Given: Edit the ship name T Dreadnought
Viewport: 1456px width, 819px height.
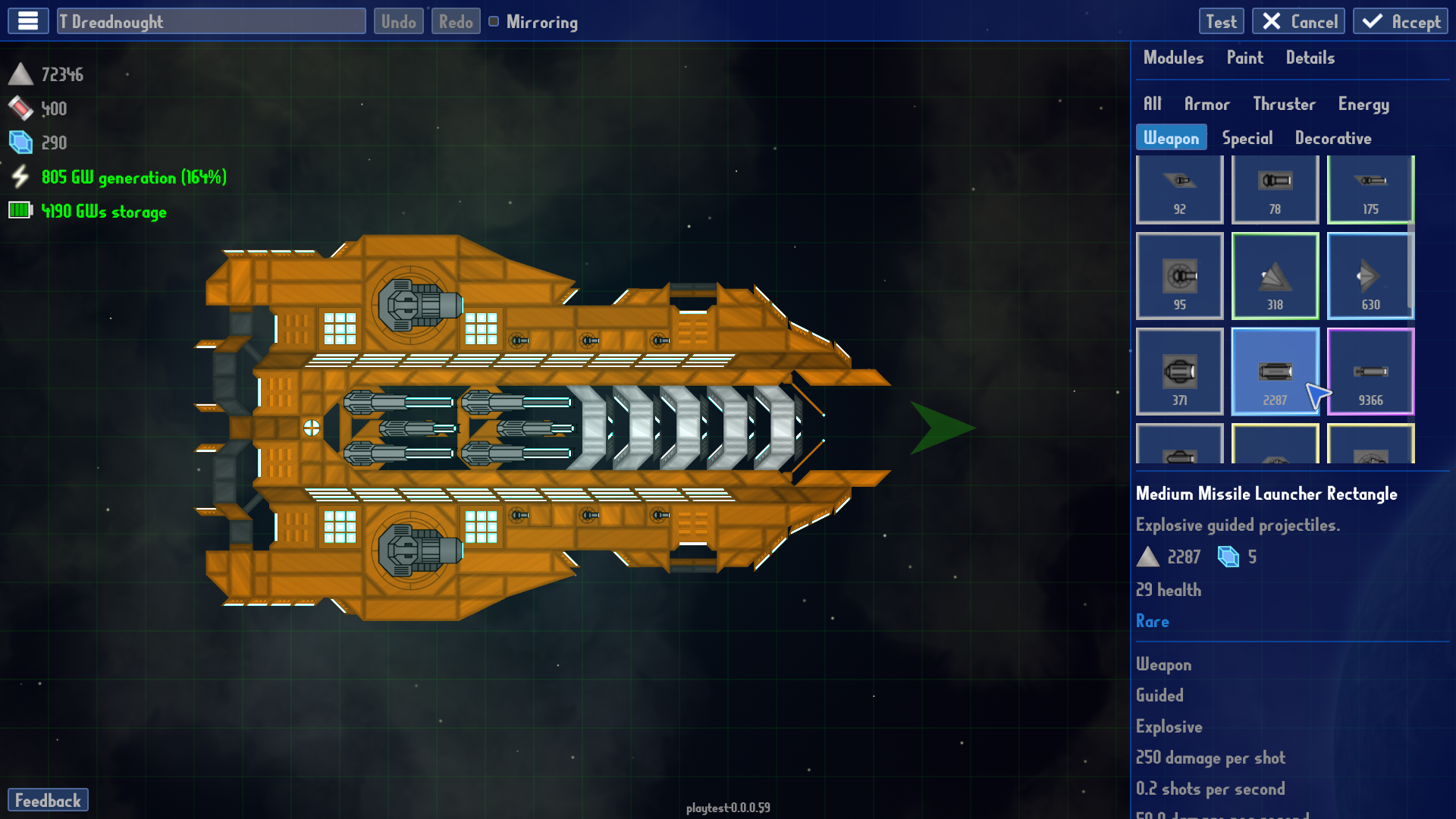Looking at the screenshot, I should (212, 20).
